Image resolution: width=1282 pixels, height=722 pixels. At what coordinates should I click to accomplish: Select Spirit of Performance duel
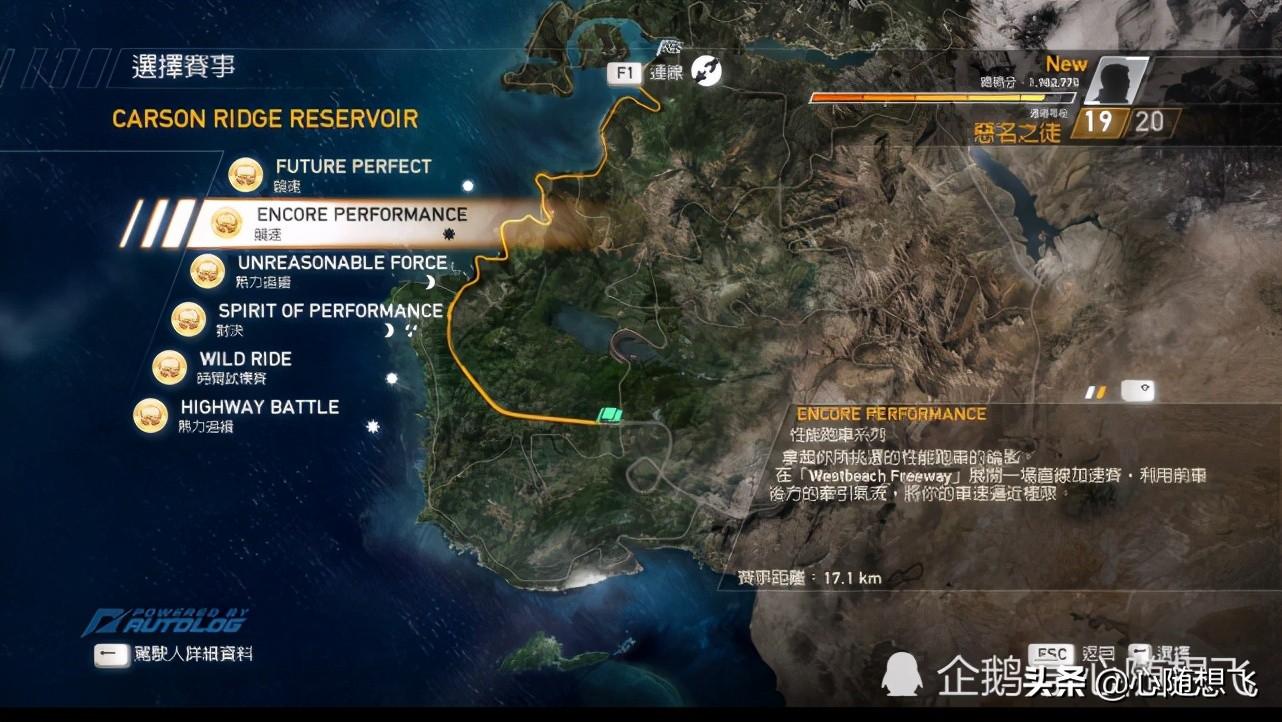click(x=330, y=312)
